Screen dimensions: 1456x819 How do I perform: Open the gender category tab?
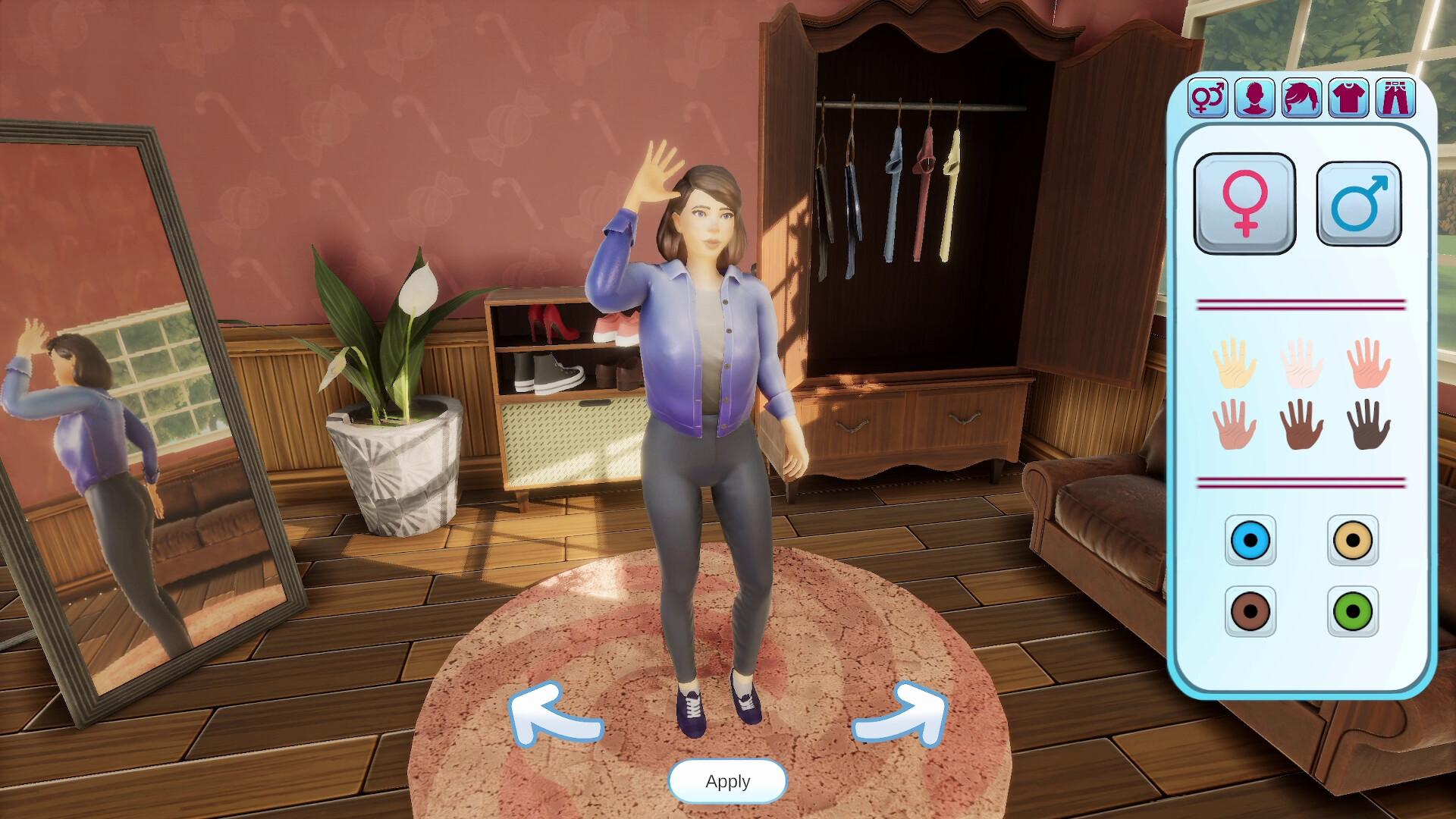pyautogui.click(x=1207, y=98)
